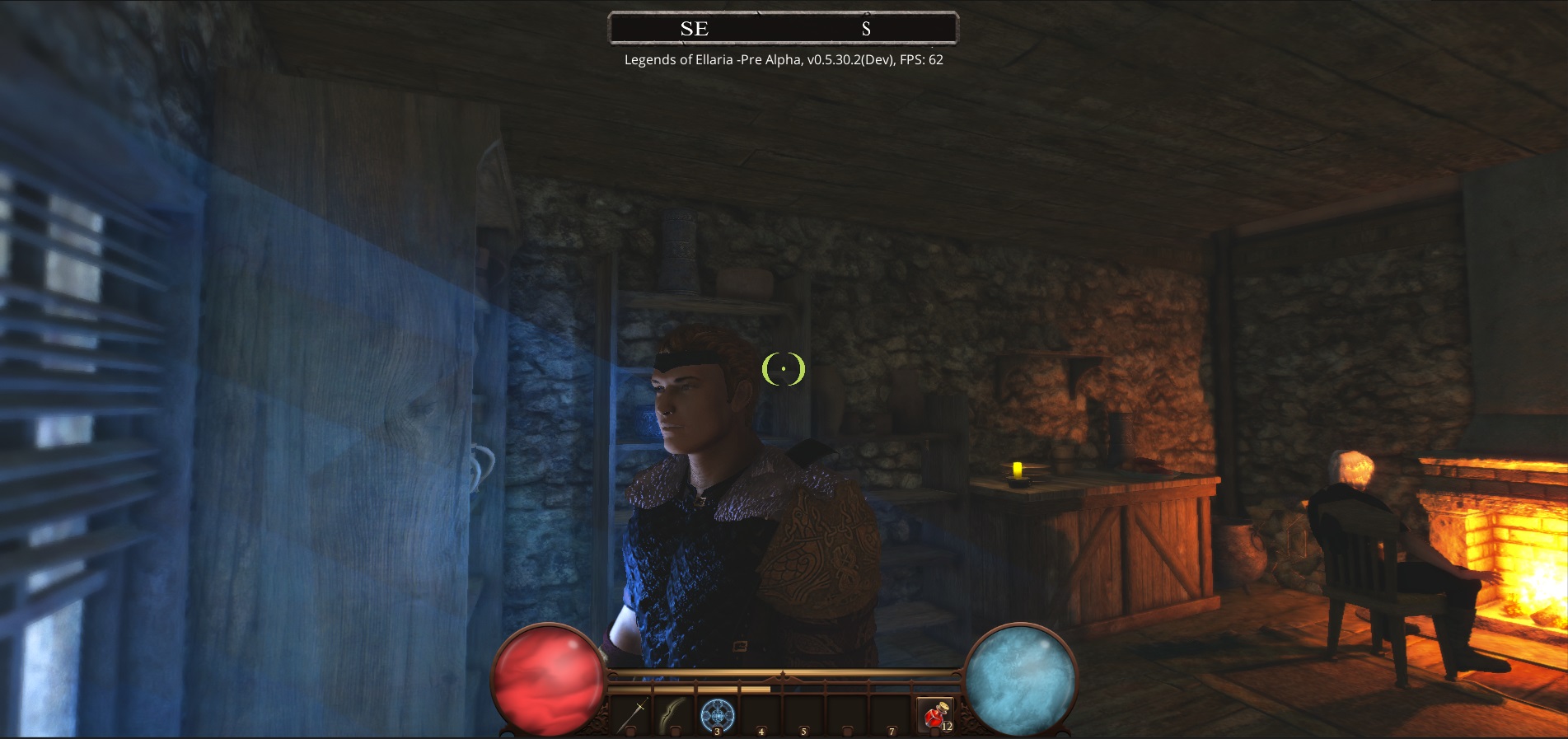The height and width of the screenshot is (739, 1568).
Task: Use the red health potion with count 12
Action: [935, 713]
